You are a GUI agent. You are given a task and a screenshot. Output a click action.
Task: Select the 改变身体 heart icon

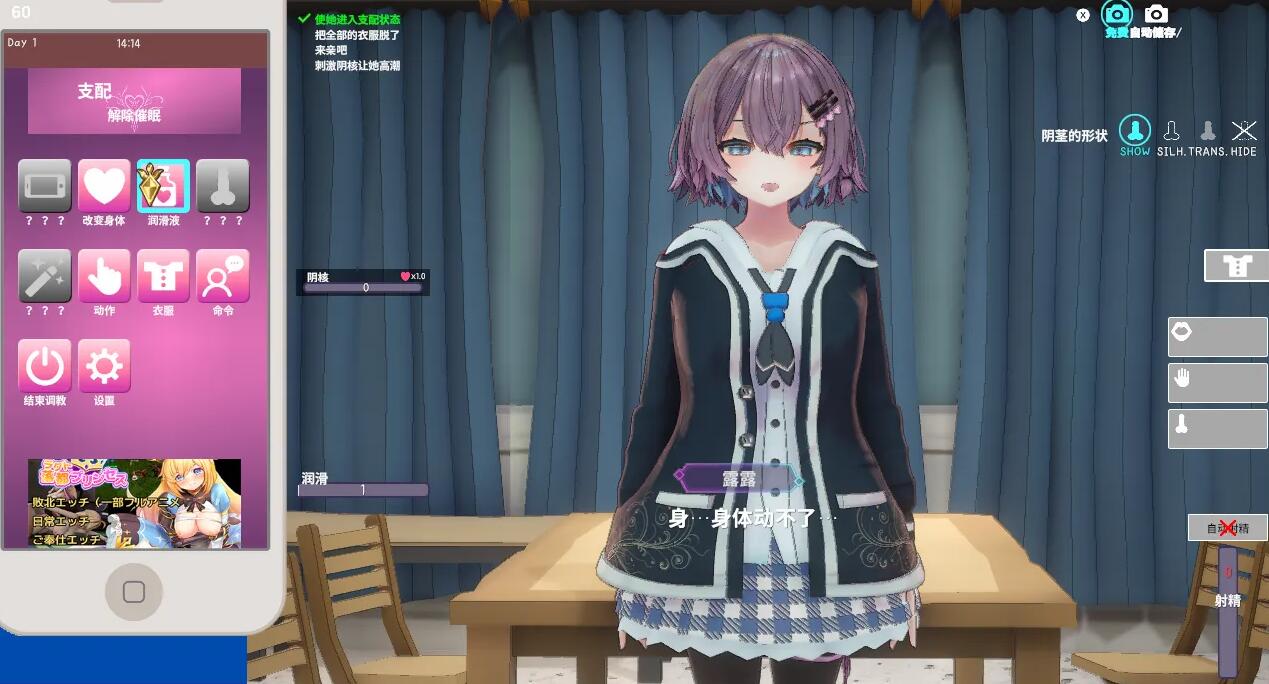[104, 186]
